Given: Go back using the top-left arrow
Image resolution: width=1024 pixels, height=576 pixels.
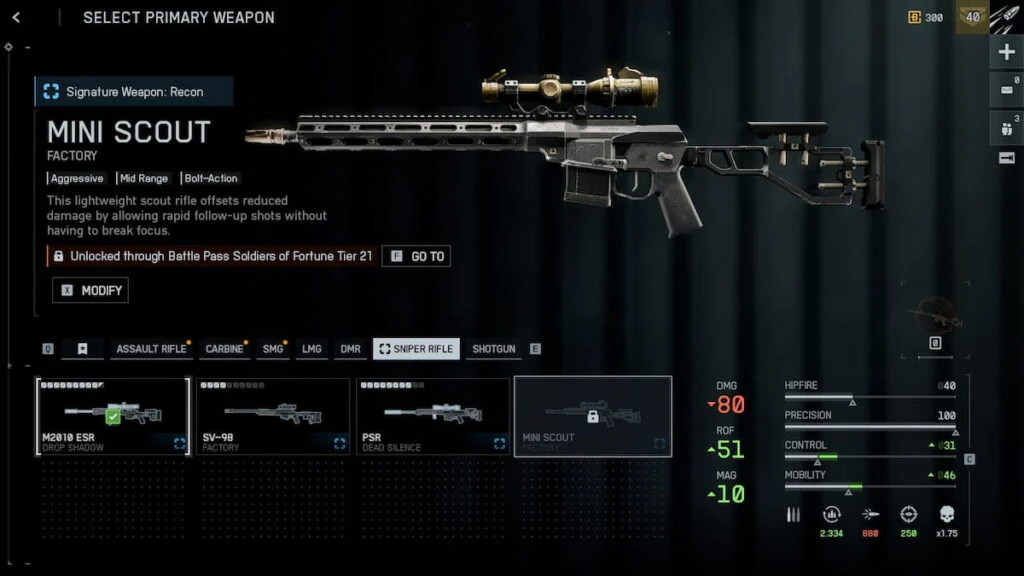Looking at the screenshot, I should (16, 18).
